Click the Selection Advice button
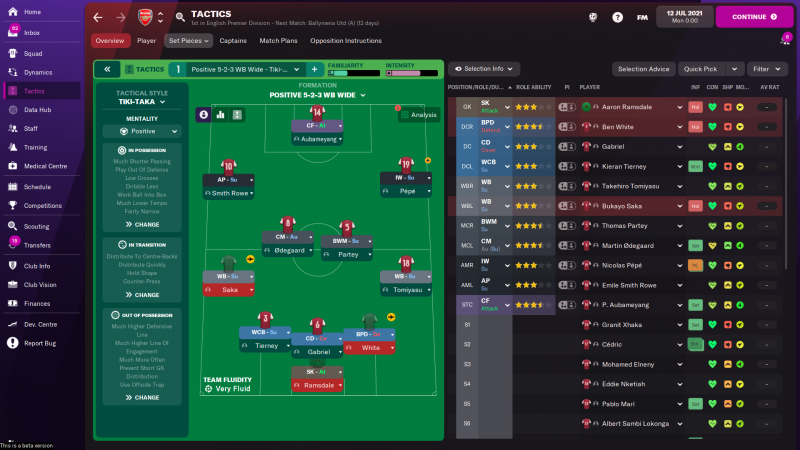This screenshot has width=800, height=450. 644,69
